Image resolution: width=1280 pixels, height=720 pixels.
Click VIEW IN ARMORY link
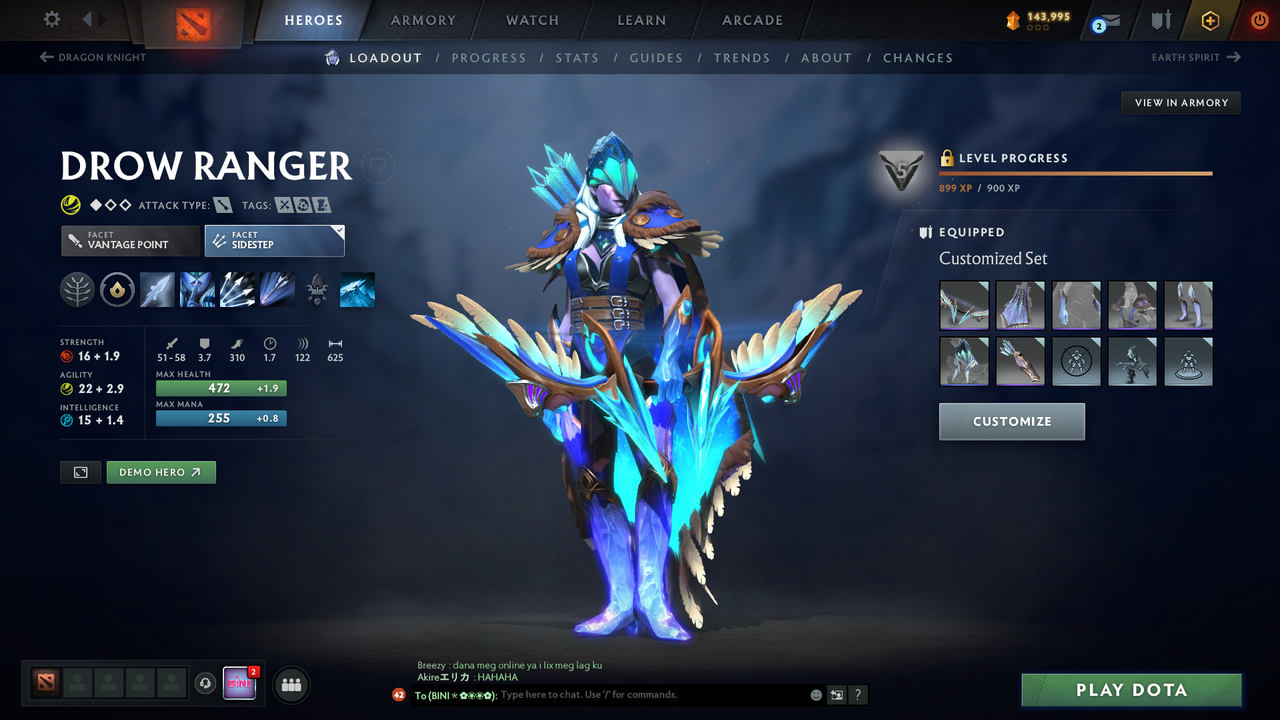1180,102
